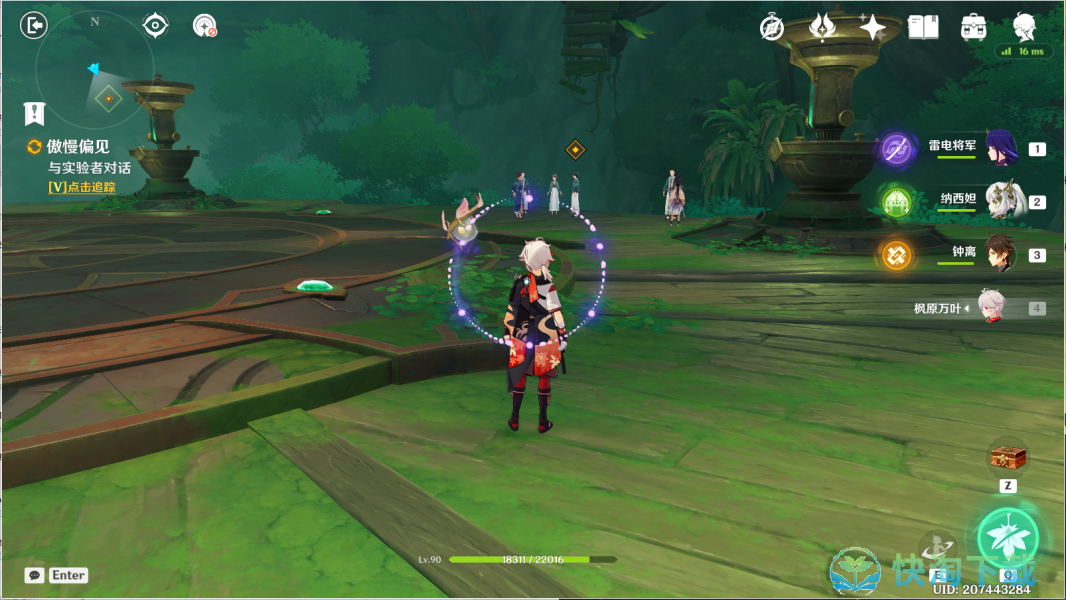Viewport: 1066px width, 600px height.
Task: Activate Kazuha's elemental skill icon
Action: point(939,547)
